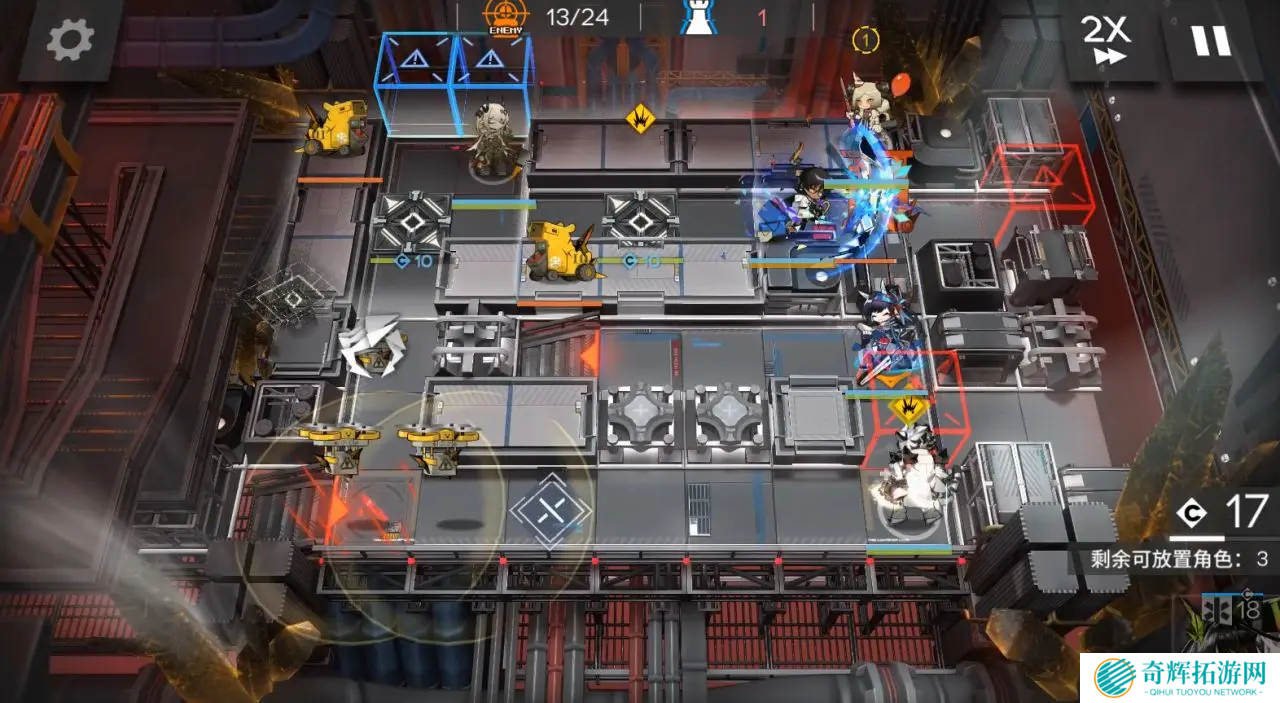Toggle the 2X game speed

[x=1105, y=41]
